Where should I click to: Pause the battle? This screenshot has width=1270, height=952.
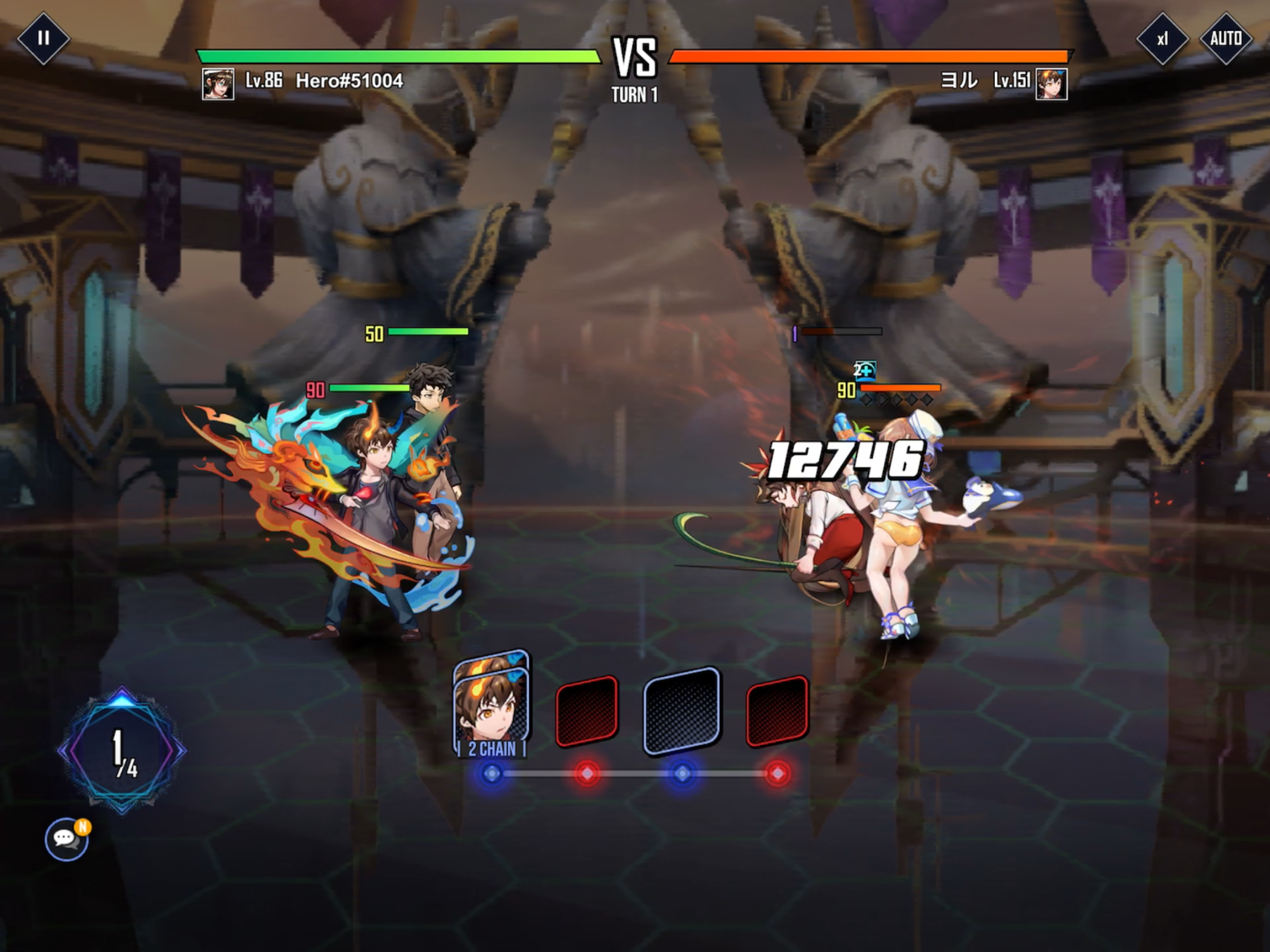43,38
